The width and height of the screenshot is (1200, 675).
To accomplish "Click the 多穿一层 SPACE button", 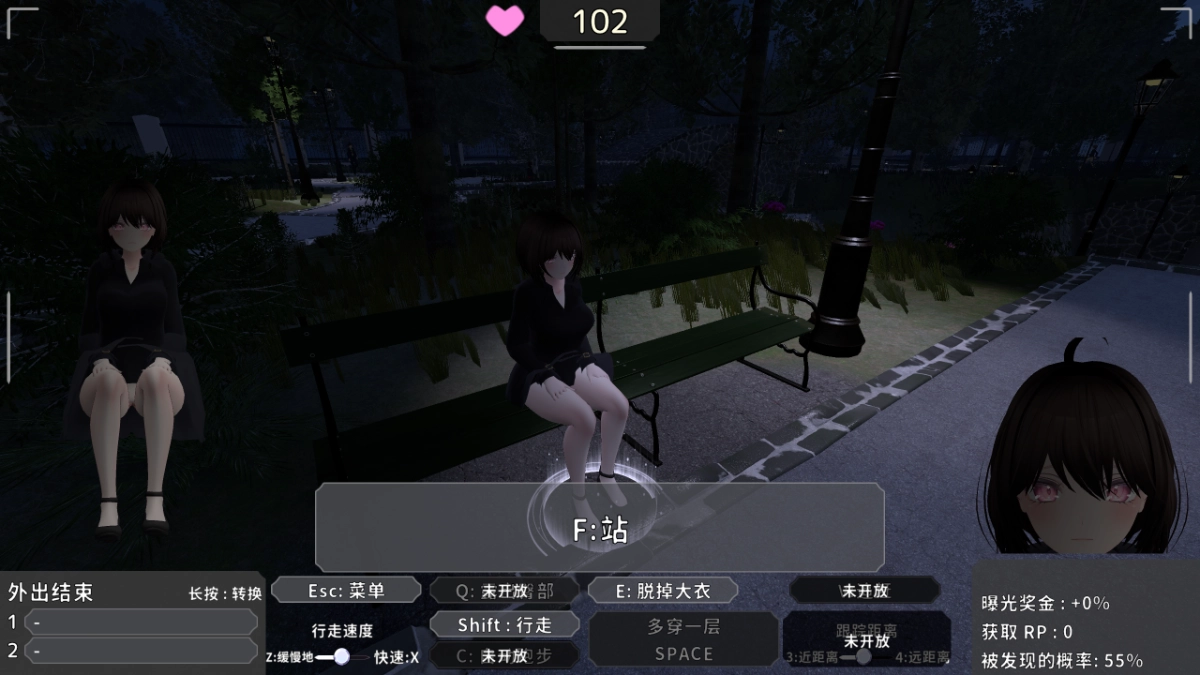I will click(x=684, y=639).
